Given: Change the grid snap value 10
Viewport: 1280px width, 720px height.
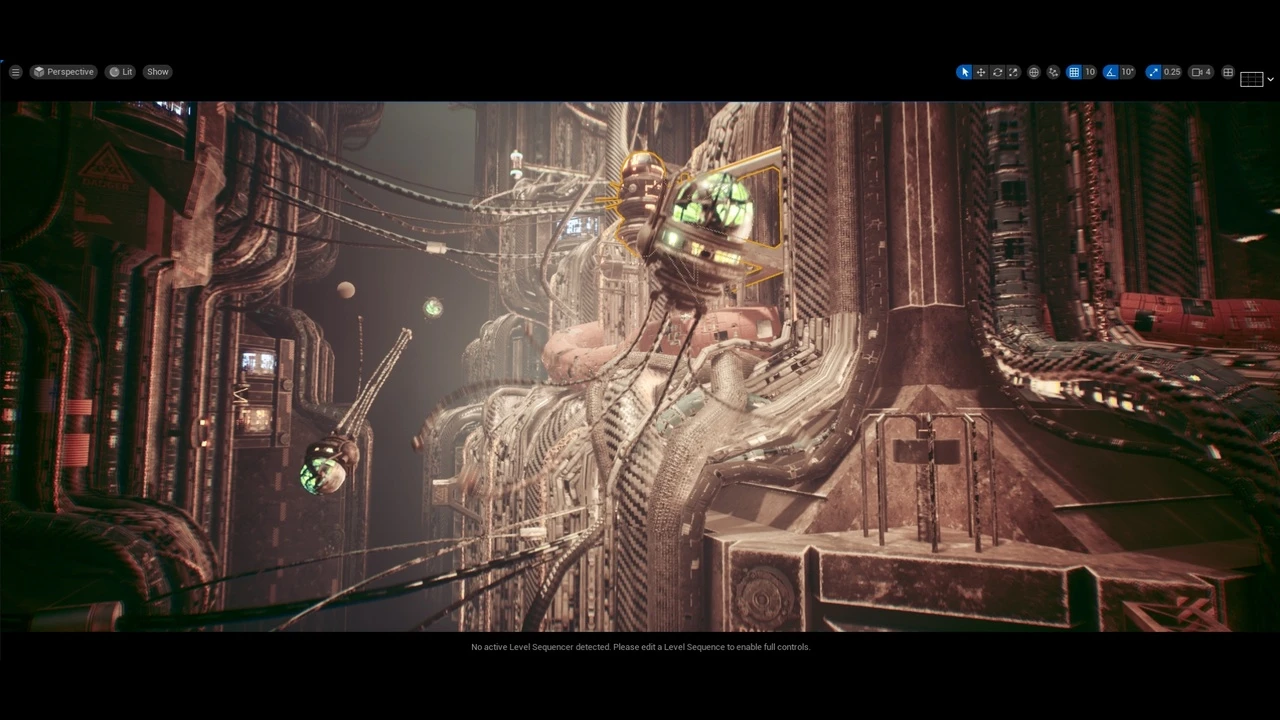Looking at the screenshot, I should [x=1090, y=72].
